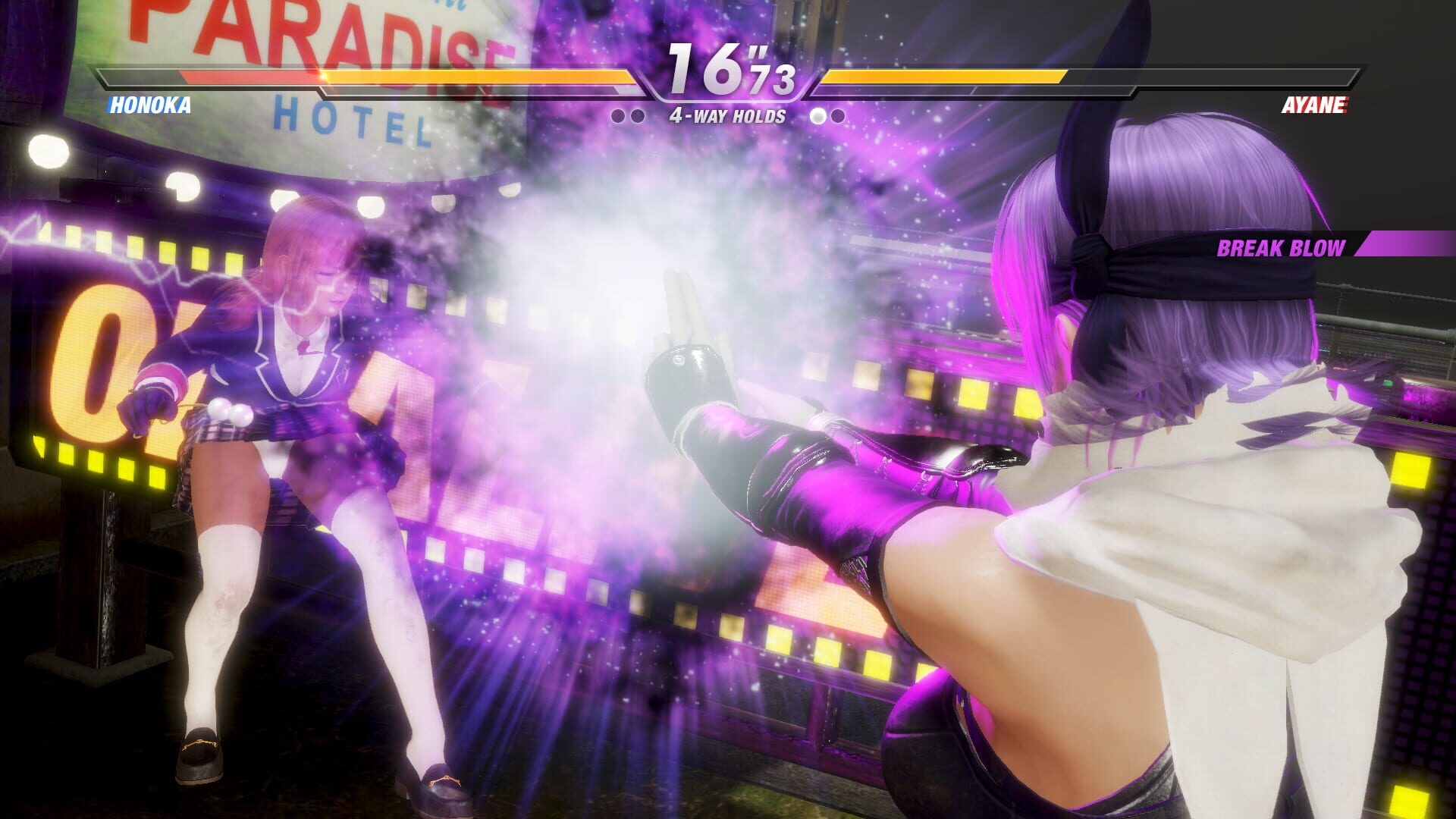Viewport: 1456px width, 819px height.
Task: Click Ayane's unlit hold indicator dot
Action: 836,115
